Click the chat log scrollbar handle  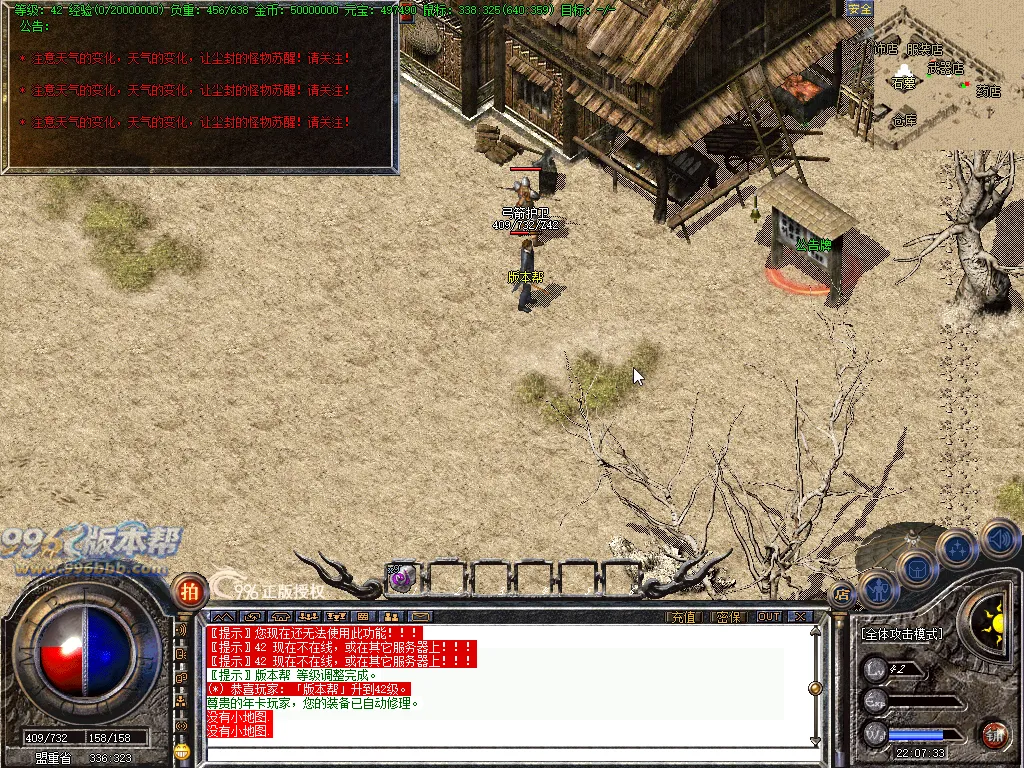point(815,688)
